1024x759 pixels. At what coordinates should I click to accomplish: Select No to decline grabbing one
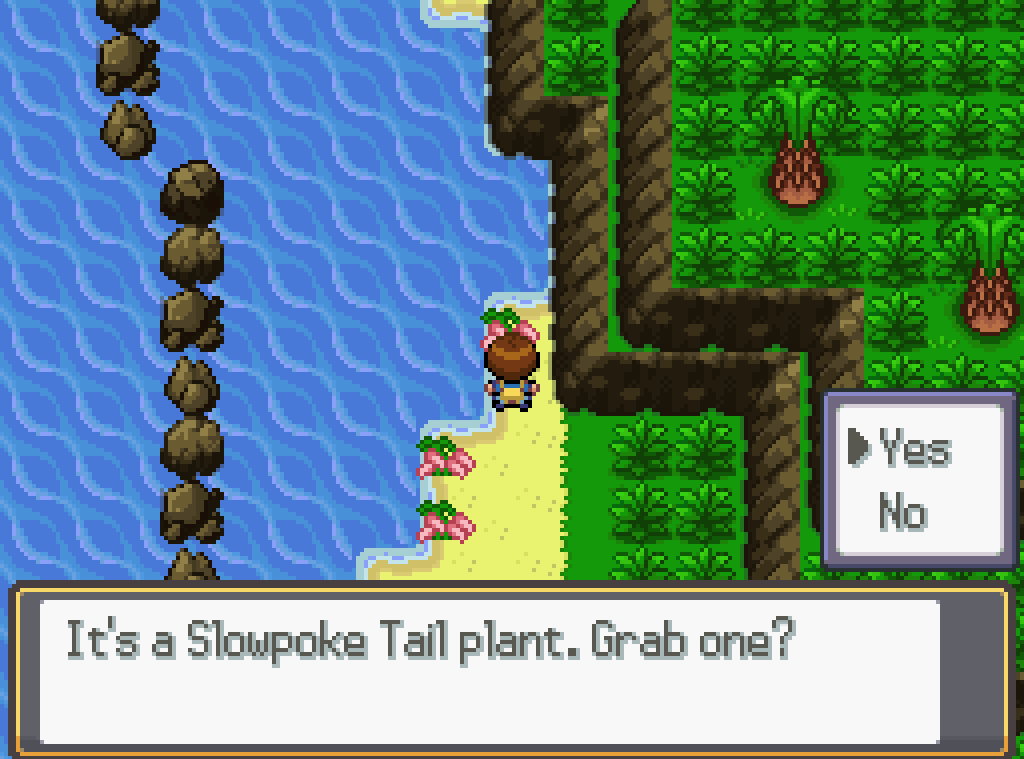(x=902, y=512)
